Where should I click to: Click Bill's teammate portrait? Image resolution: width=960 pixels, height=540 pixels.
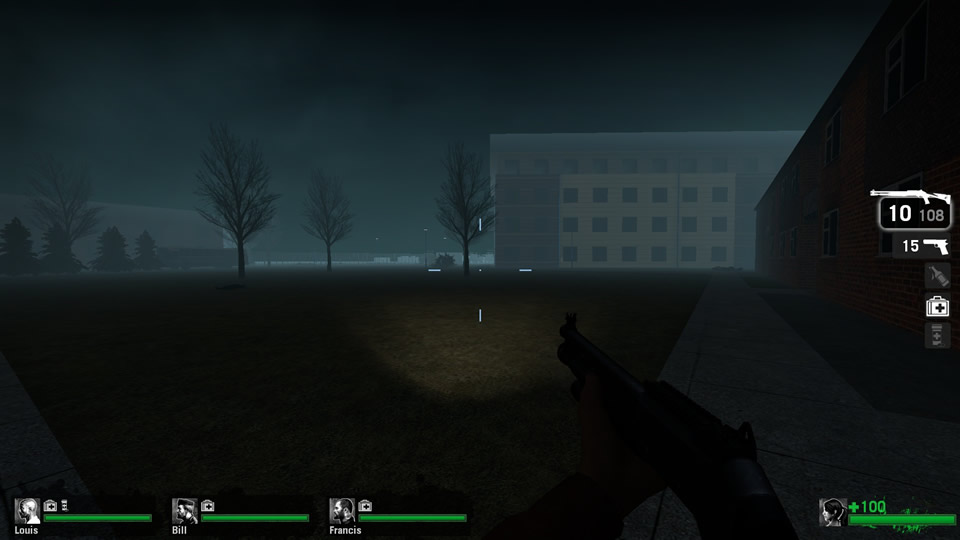tap(184, 511)
